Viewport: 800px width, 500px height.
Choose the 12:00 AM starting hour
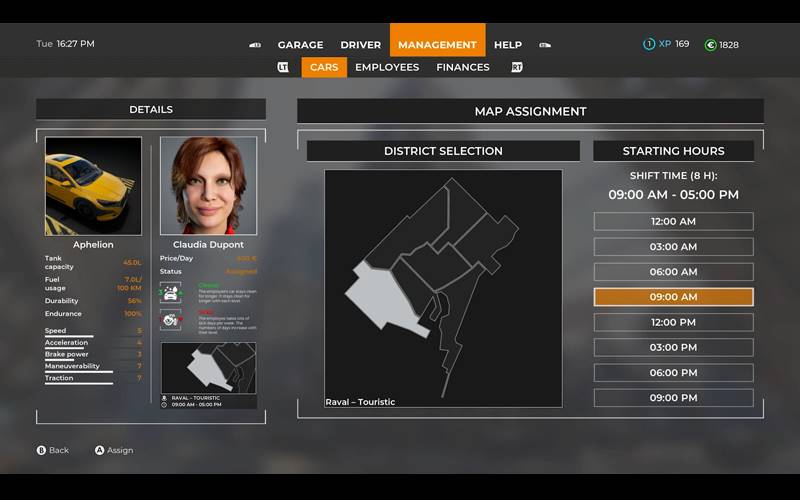tap(673, 222)
